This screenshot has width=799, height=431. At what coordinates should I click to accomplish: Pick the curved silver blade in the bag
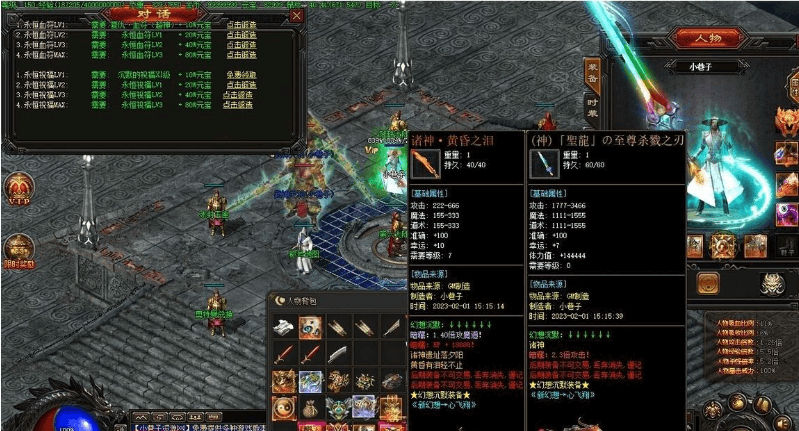coord(337,354)
